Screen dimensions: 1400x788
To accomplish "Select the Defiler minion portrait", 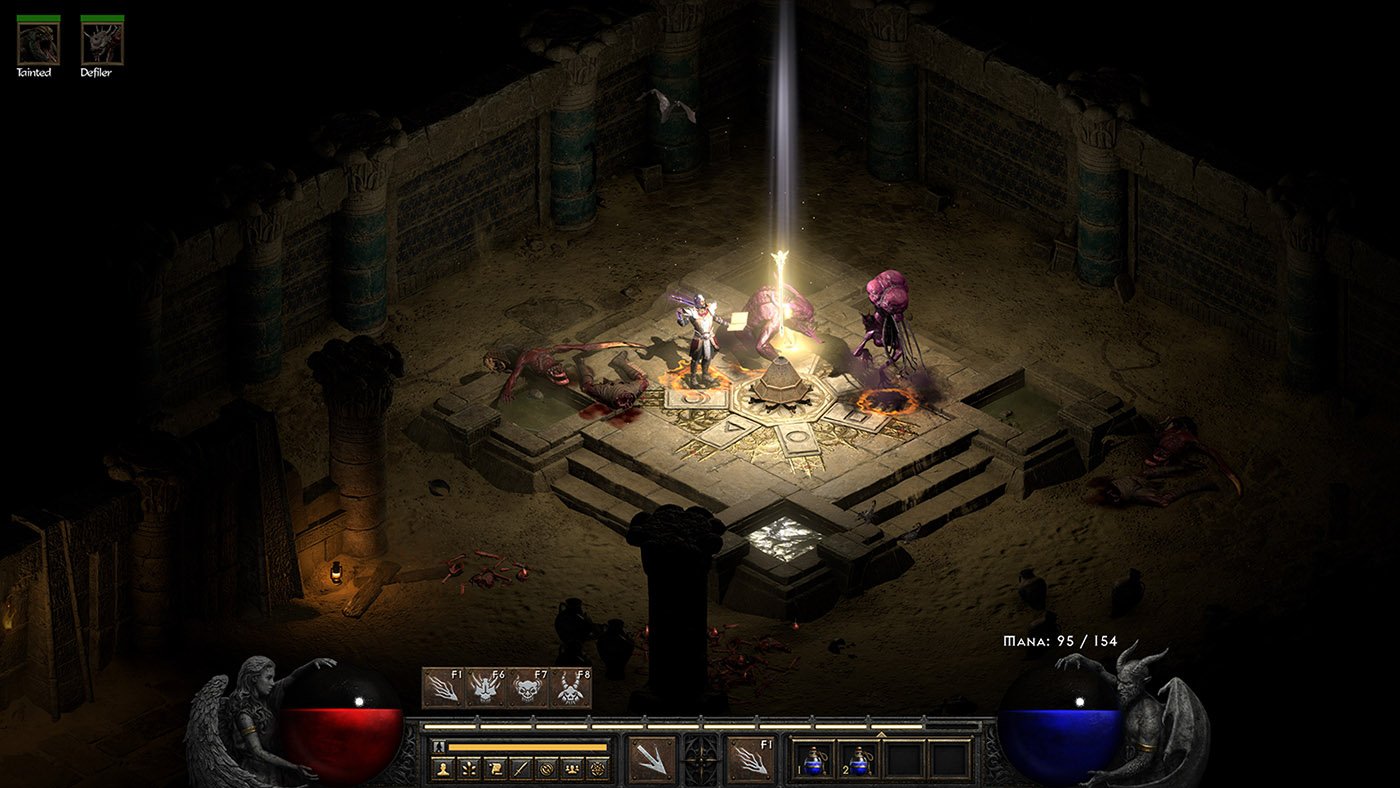I will tap(102, 41).
